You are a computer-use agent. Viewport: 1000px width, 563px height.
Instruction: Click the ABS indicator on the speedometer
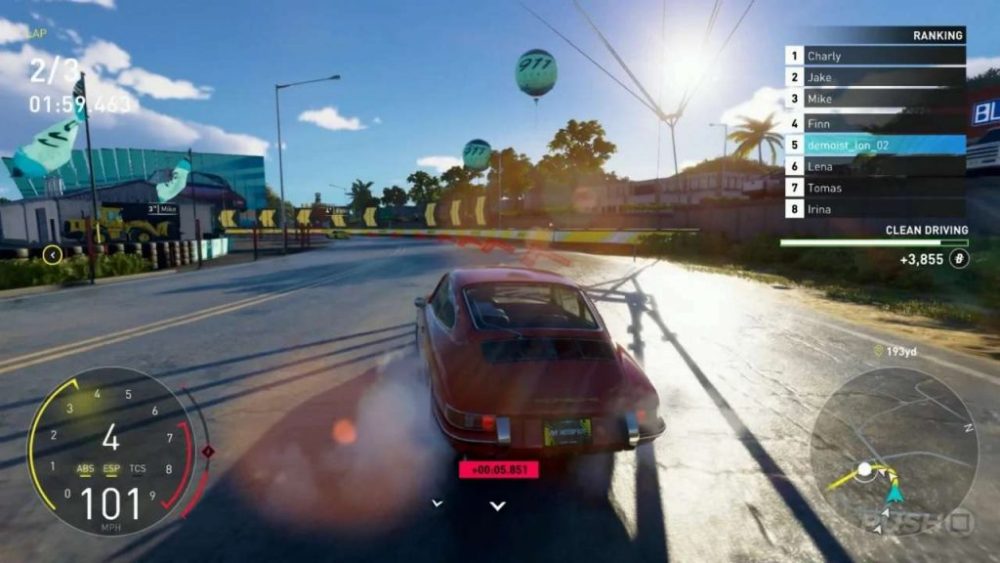coord(86,468)
